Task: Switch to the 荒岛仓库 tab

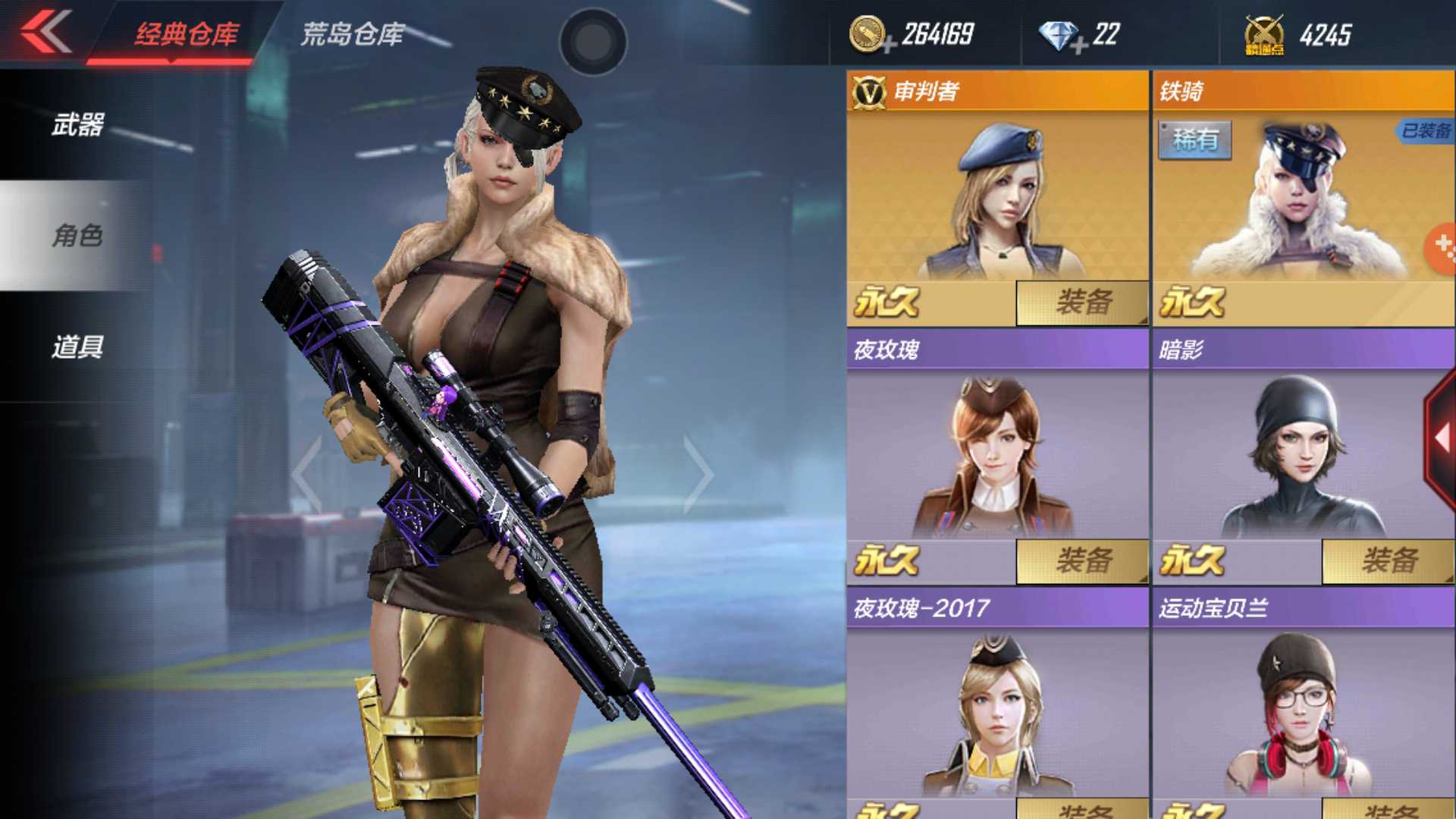Action: 353,33
